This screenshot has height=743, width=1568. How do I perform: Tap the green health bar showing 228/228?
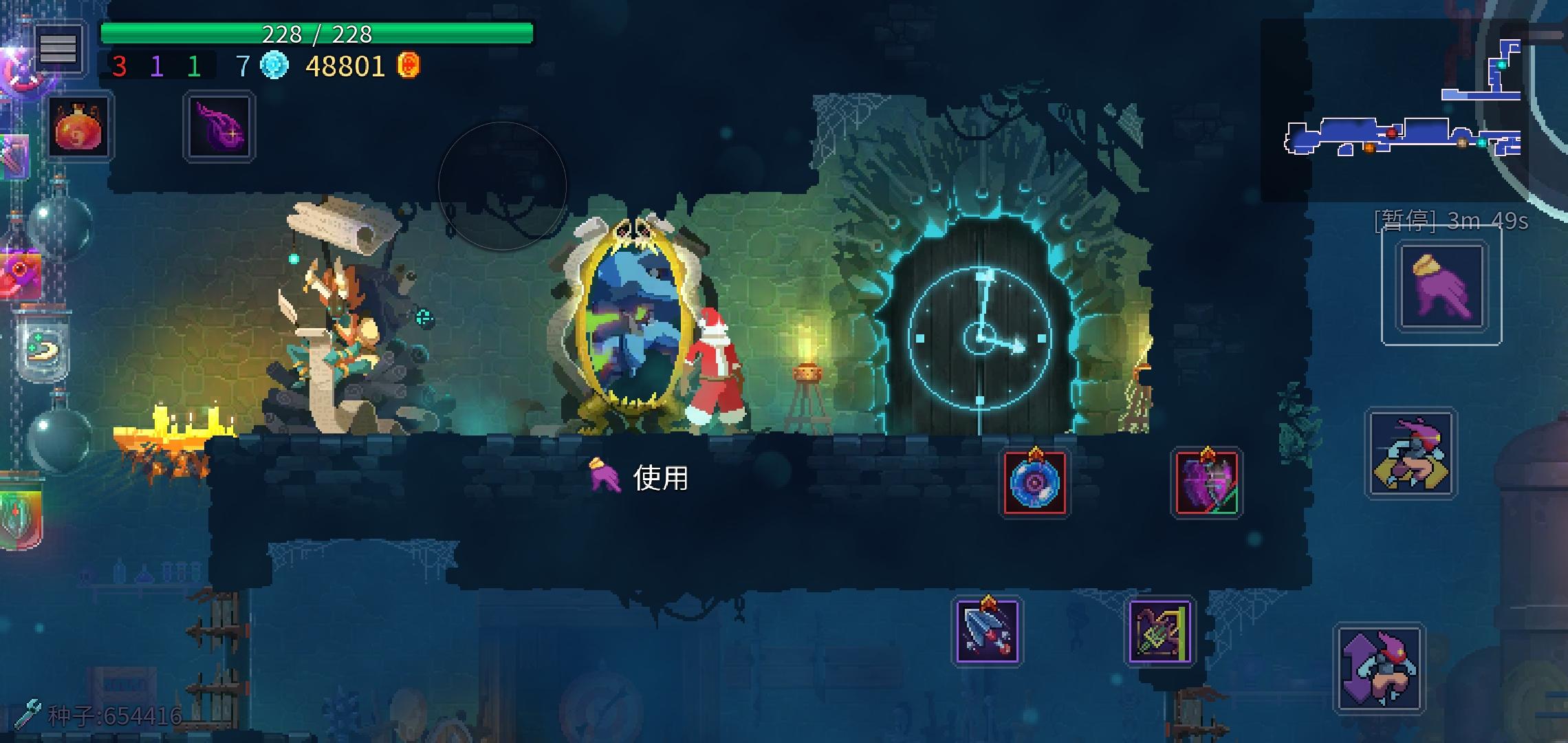(x=316, y=31)
